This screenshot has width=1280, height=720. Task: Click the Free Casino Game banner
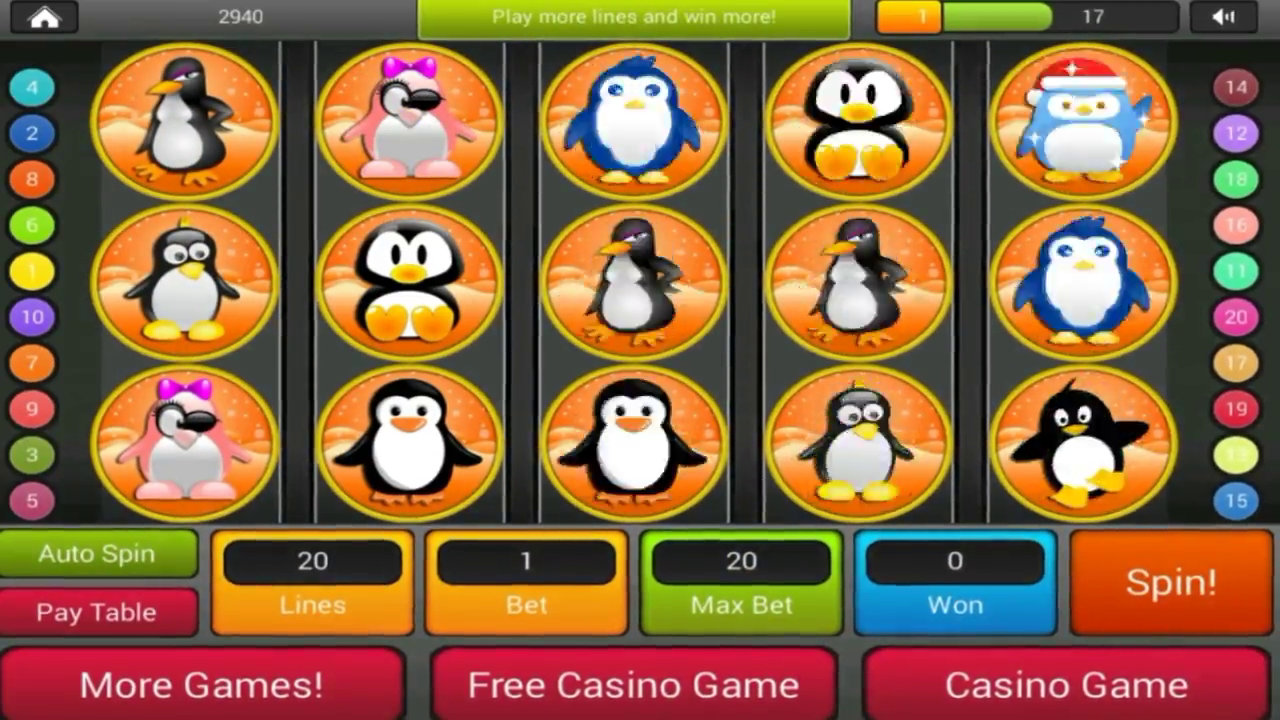click(632, 685)
